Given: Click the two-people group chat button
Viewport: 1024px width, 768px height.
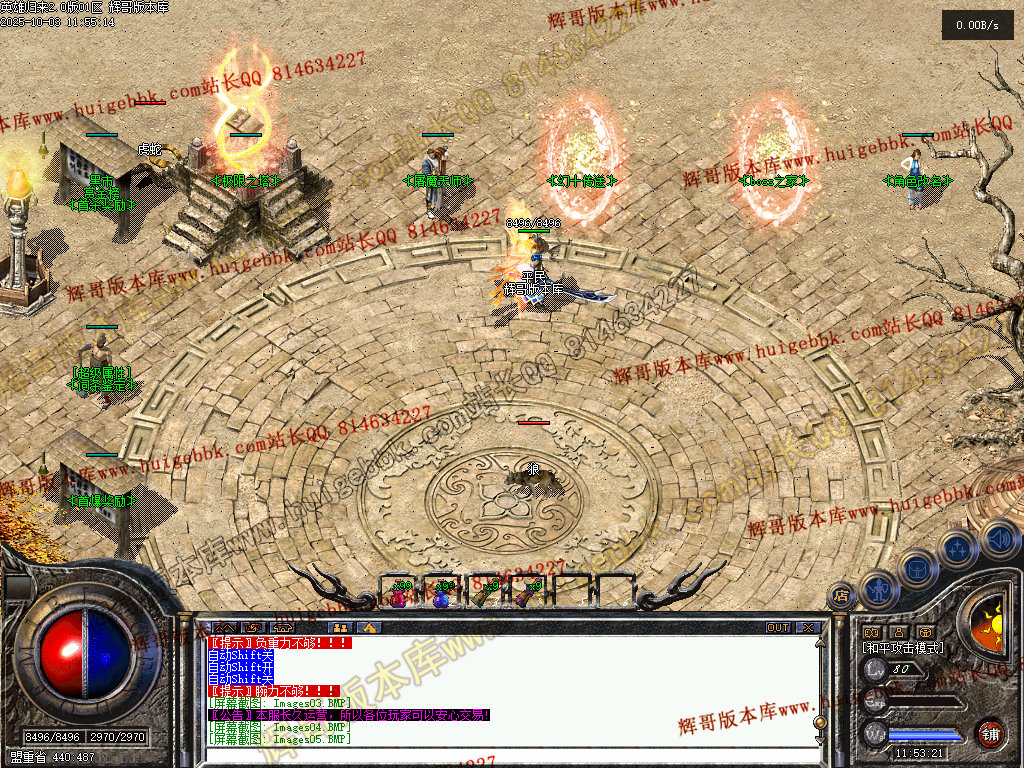Looking at the screenshot, I should [340, 628].
